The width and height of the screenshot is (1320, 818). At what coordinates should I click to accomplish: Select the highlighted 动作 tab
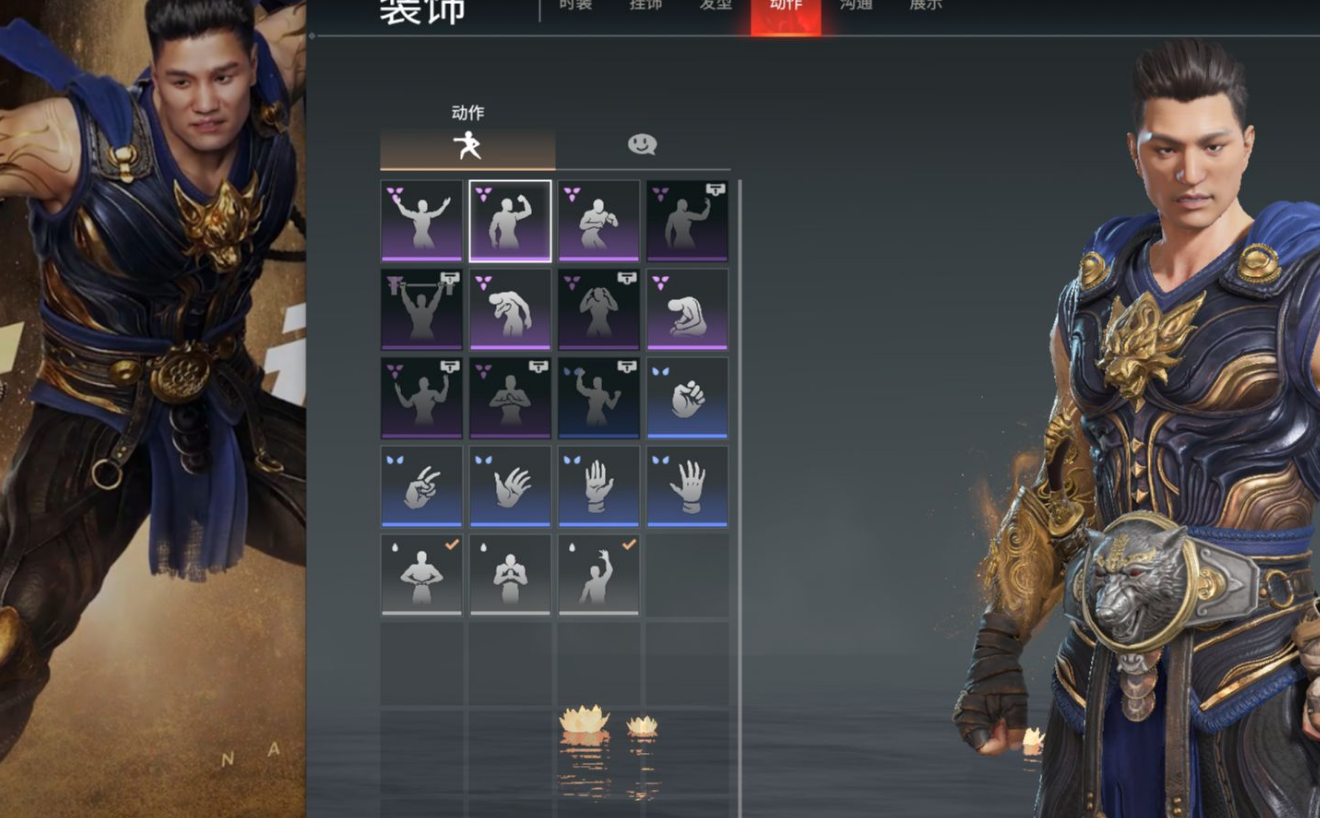pos(786,8)
